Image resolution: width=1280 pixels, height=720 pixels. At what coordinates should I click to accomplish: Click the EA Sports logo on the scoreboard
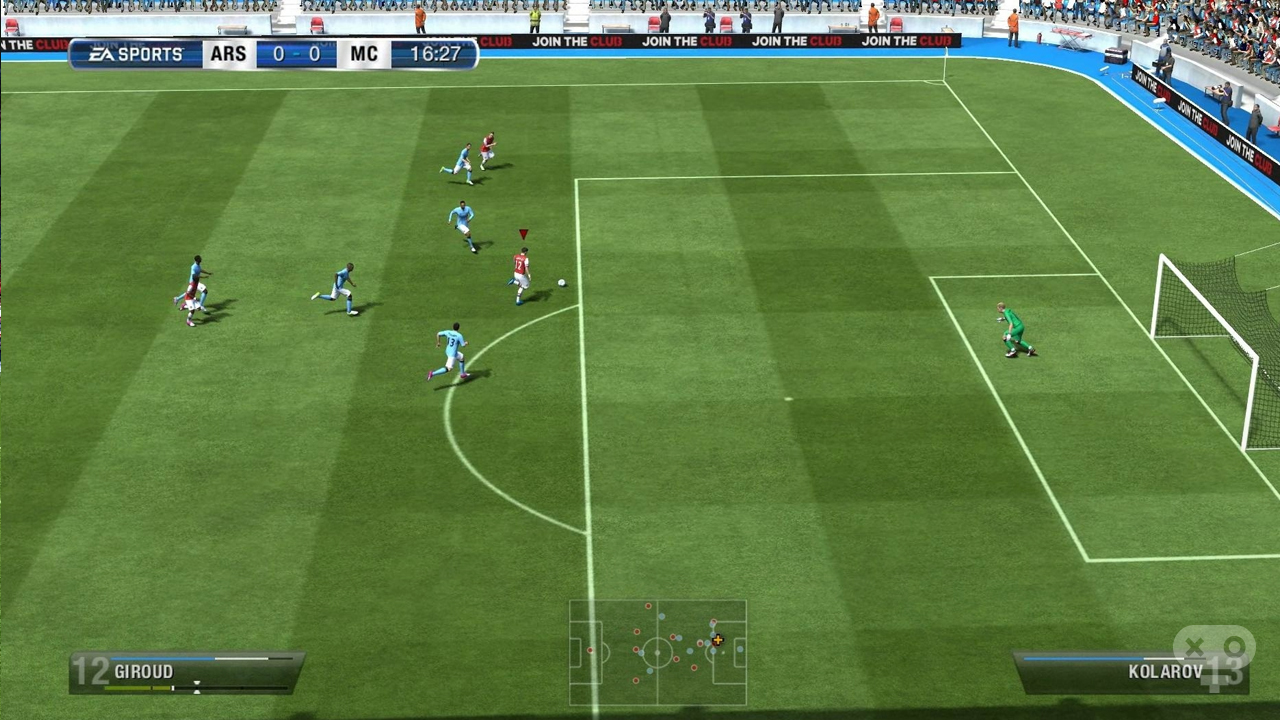pos(135,54)
